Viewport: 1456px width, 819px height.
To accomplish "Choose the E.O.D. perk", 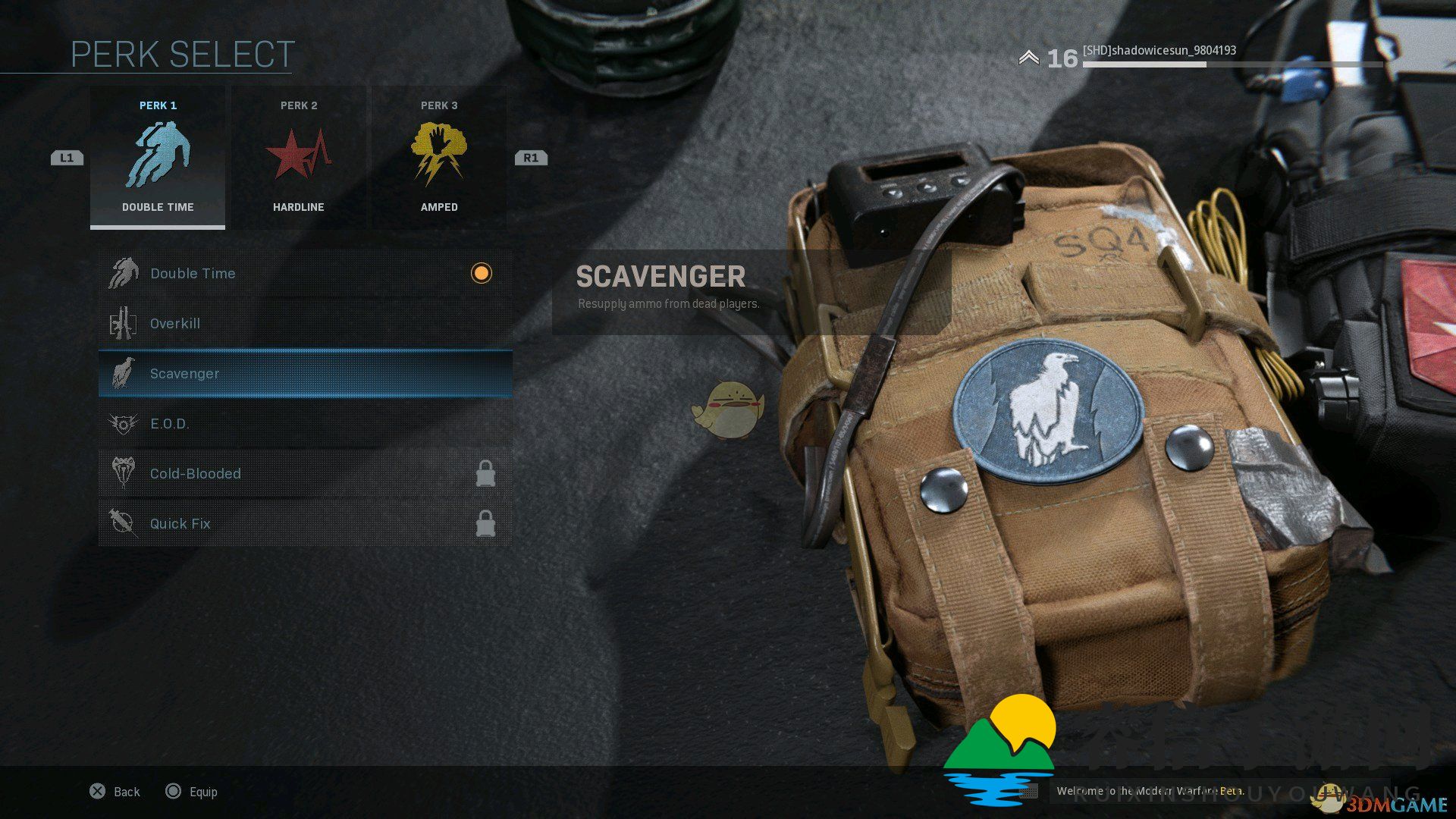I will pos(305,423).
